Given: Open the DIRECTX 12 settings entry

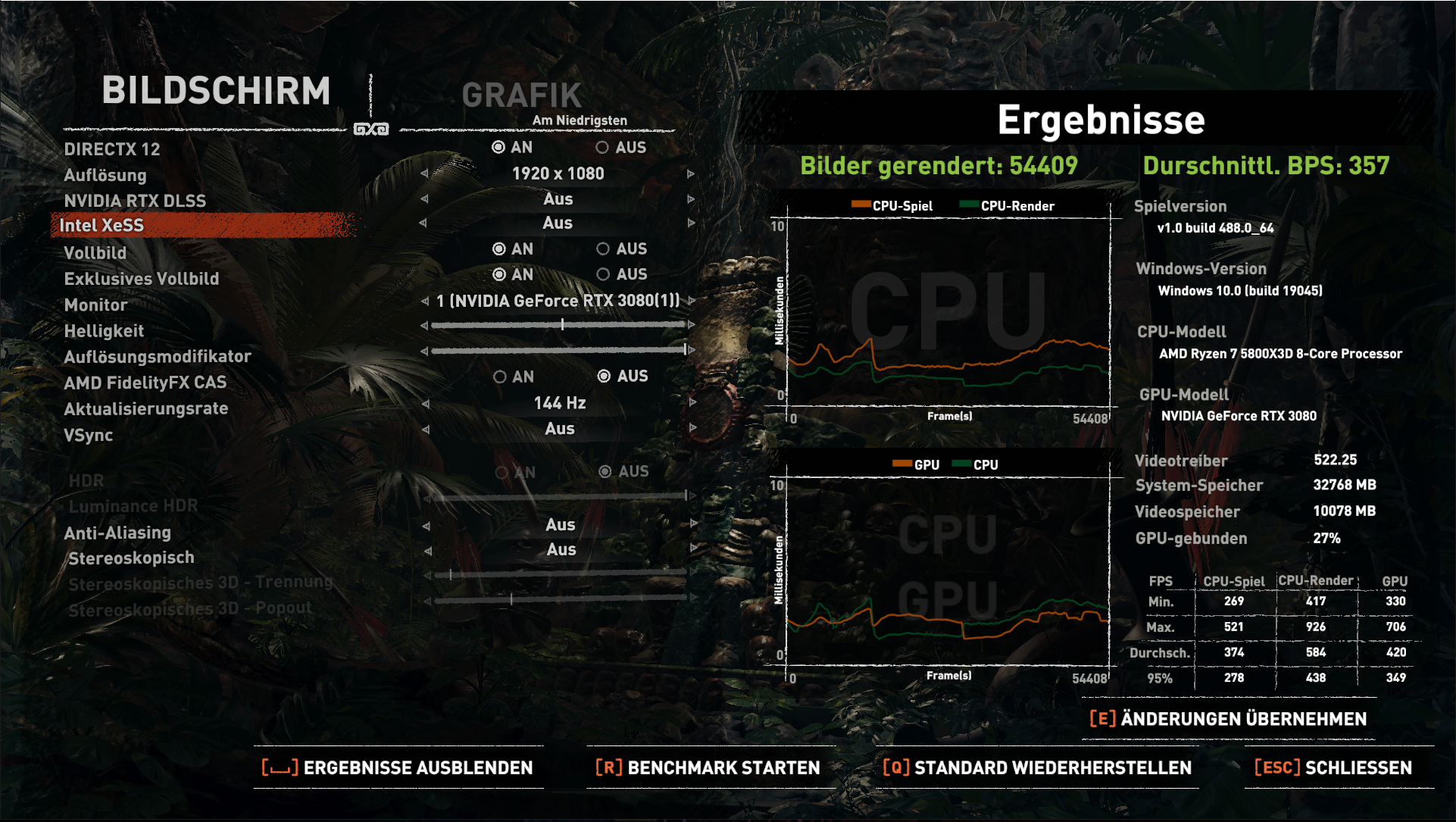Looking at the screenshot, I should 113,149.
